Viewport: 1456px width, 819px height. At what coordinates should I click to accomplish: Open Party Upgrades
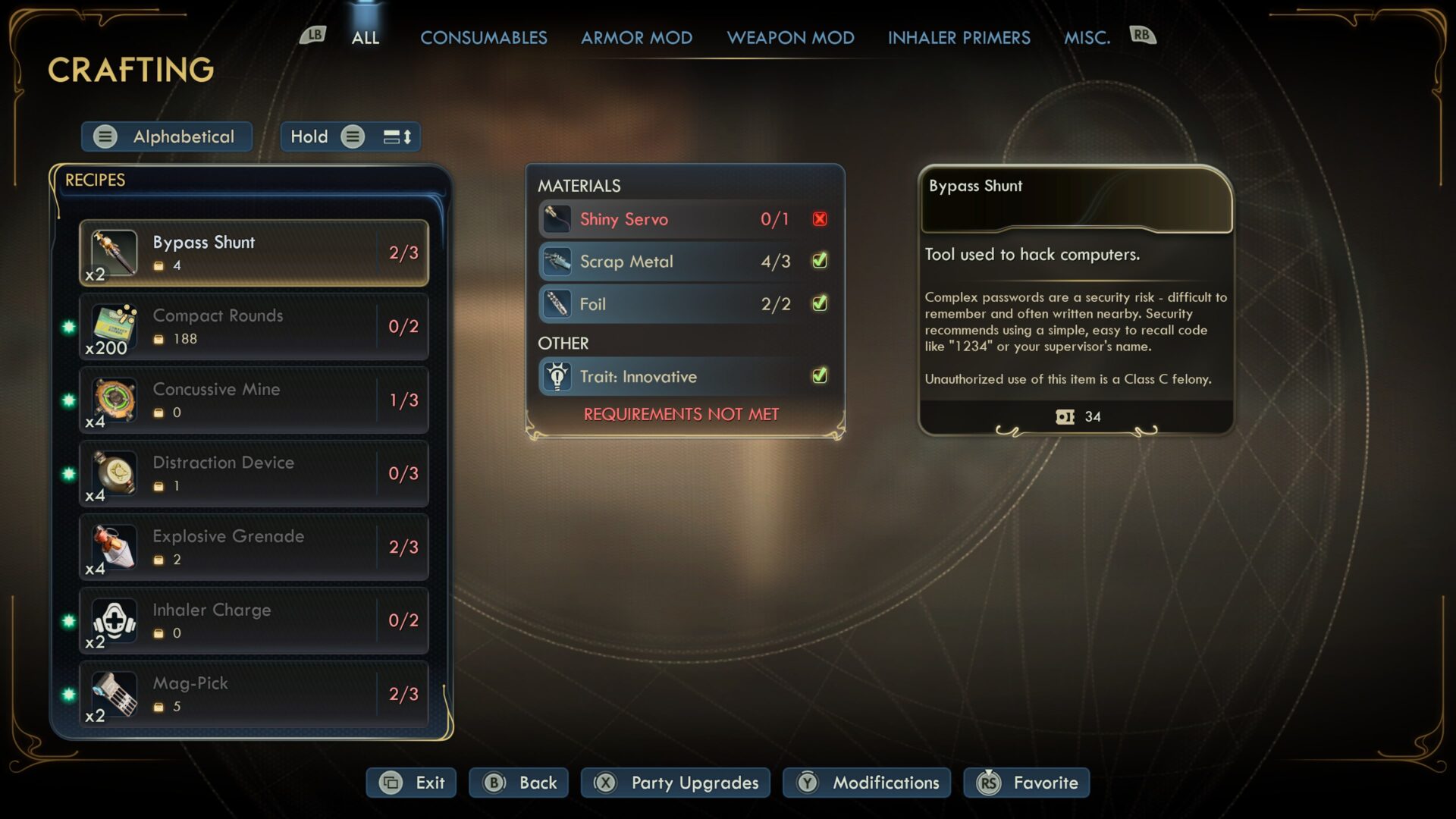click(x=675, y=783)
